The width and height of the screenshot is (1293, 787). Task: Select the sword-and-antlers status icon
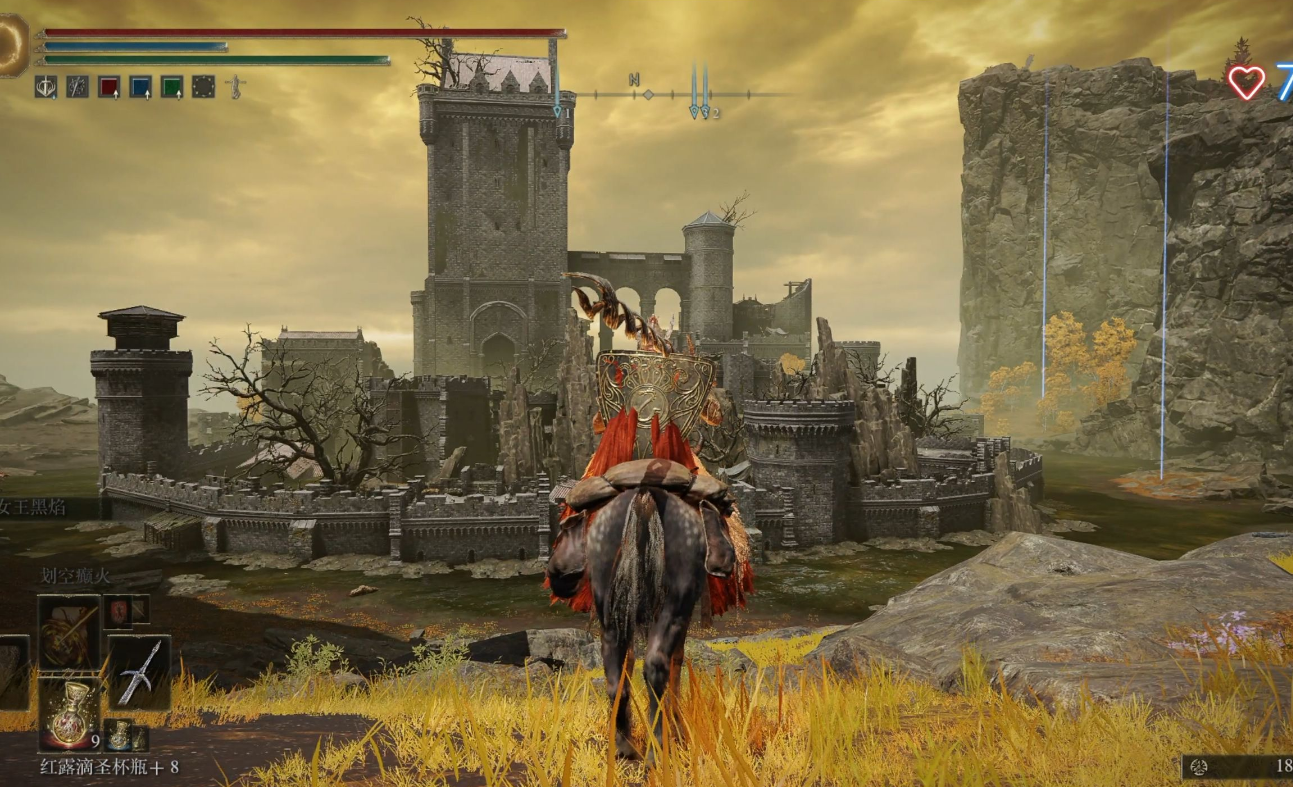45,87
